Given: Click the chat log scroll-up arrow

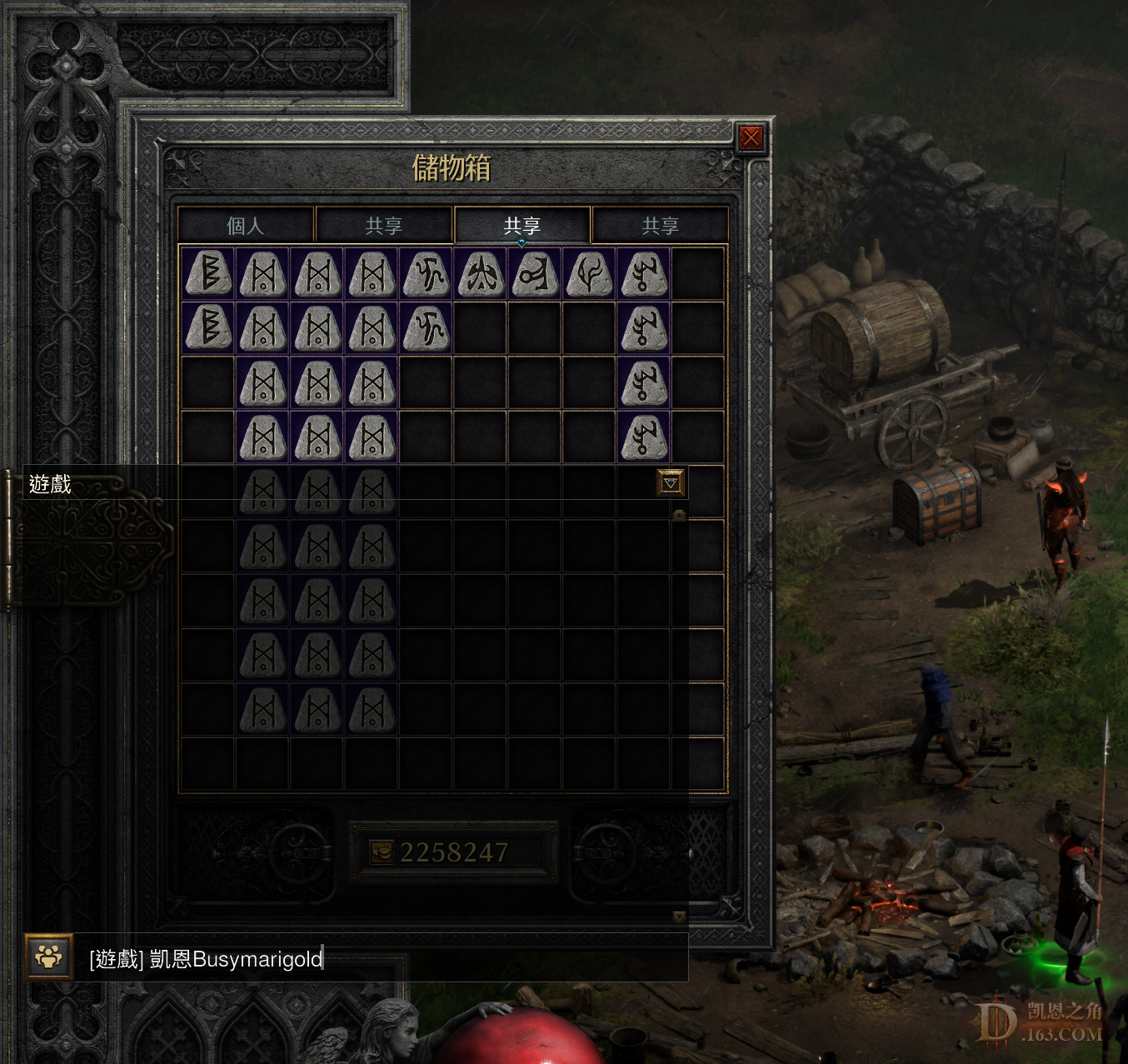Looking at the screenshot, I should (679, 515).
